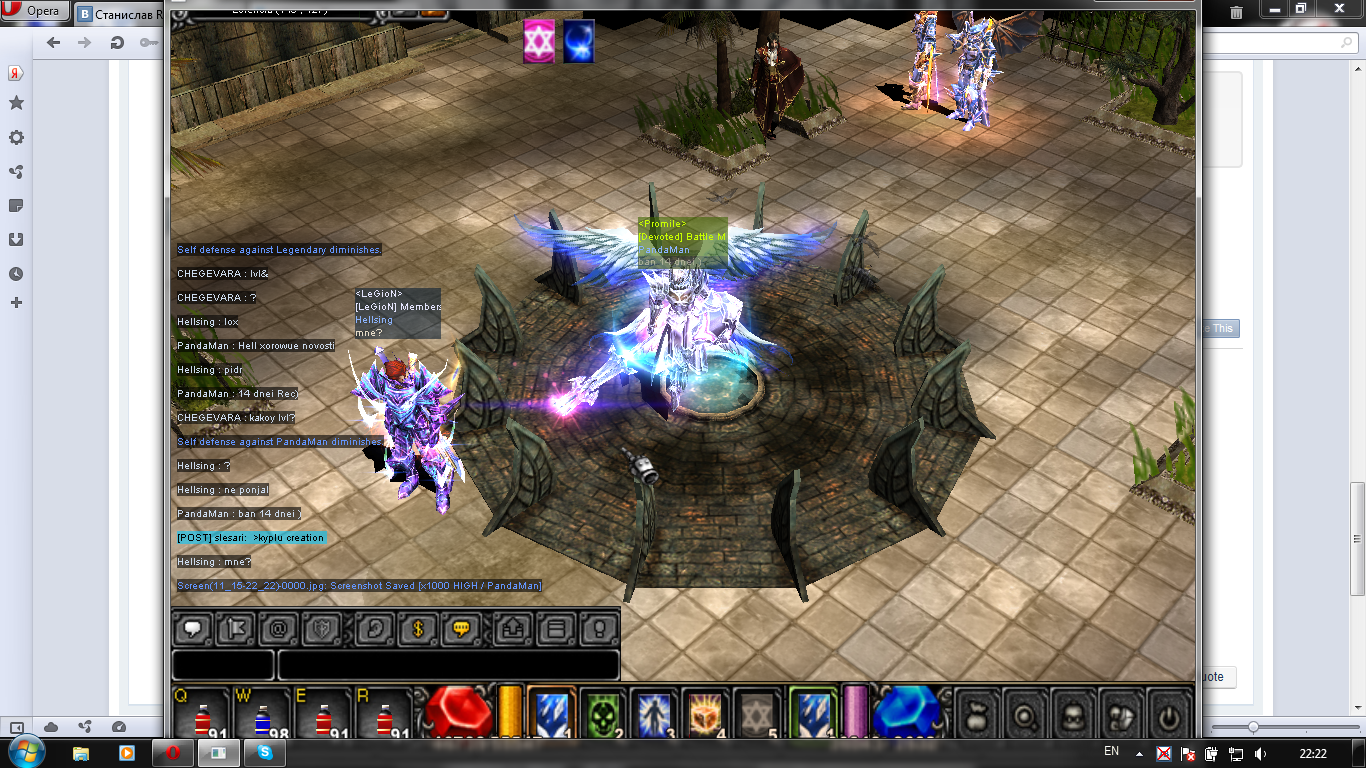This screenshot has width=1366, height=768.
Task: Activate the glowing figure skill in slot 3
Action: point(655,714)
